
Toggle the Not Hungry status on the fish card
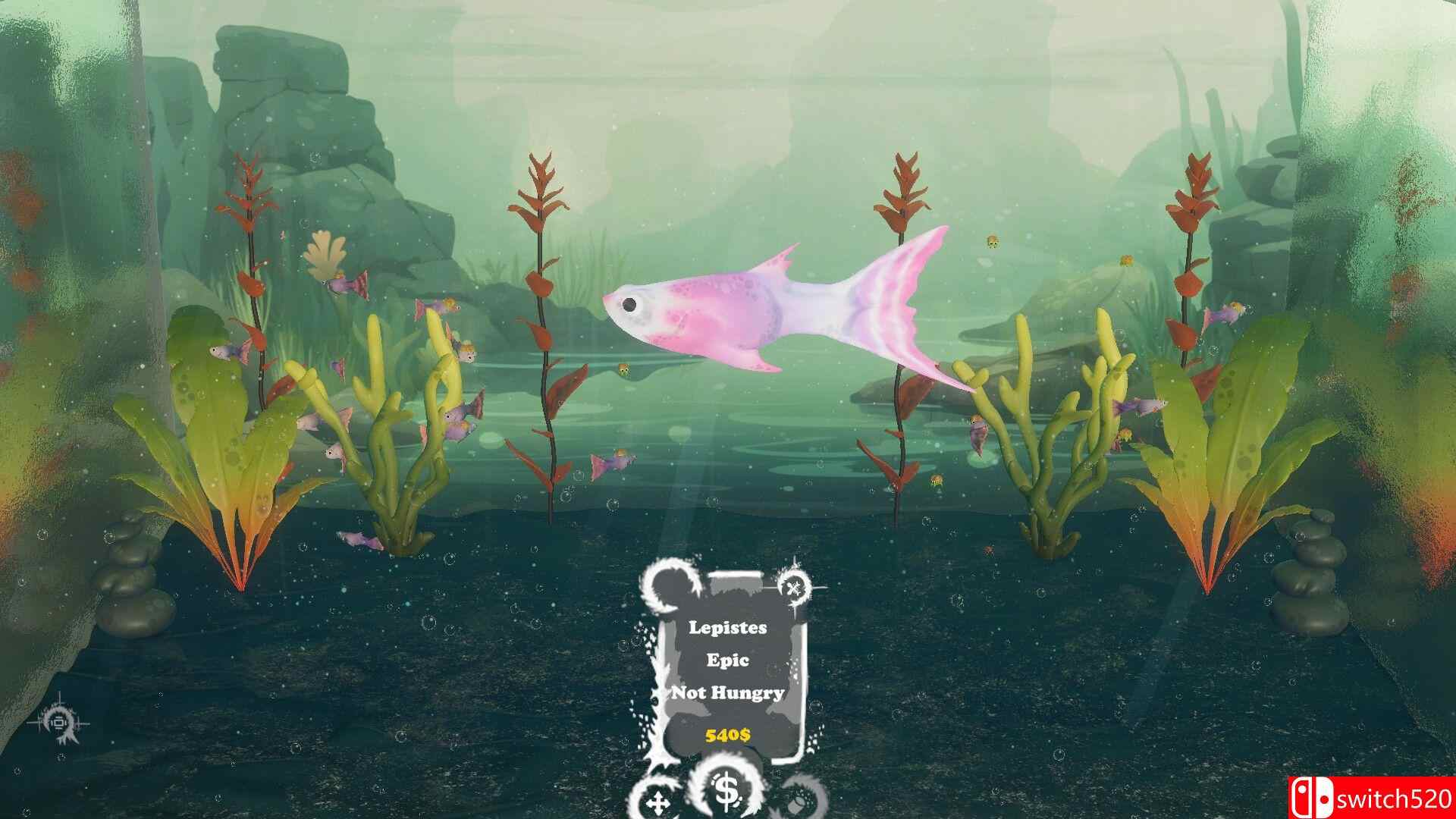pos(728,692)
